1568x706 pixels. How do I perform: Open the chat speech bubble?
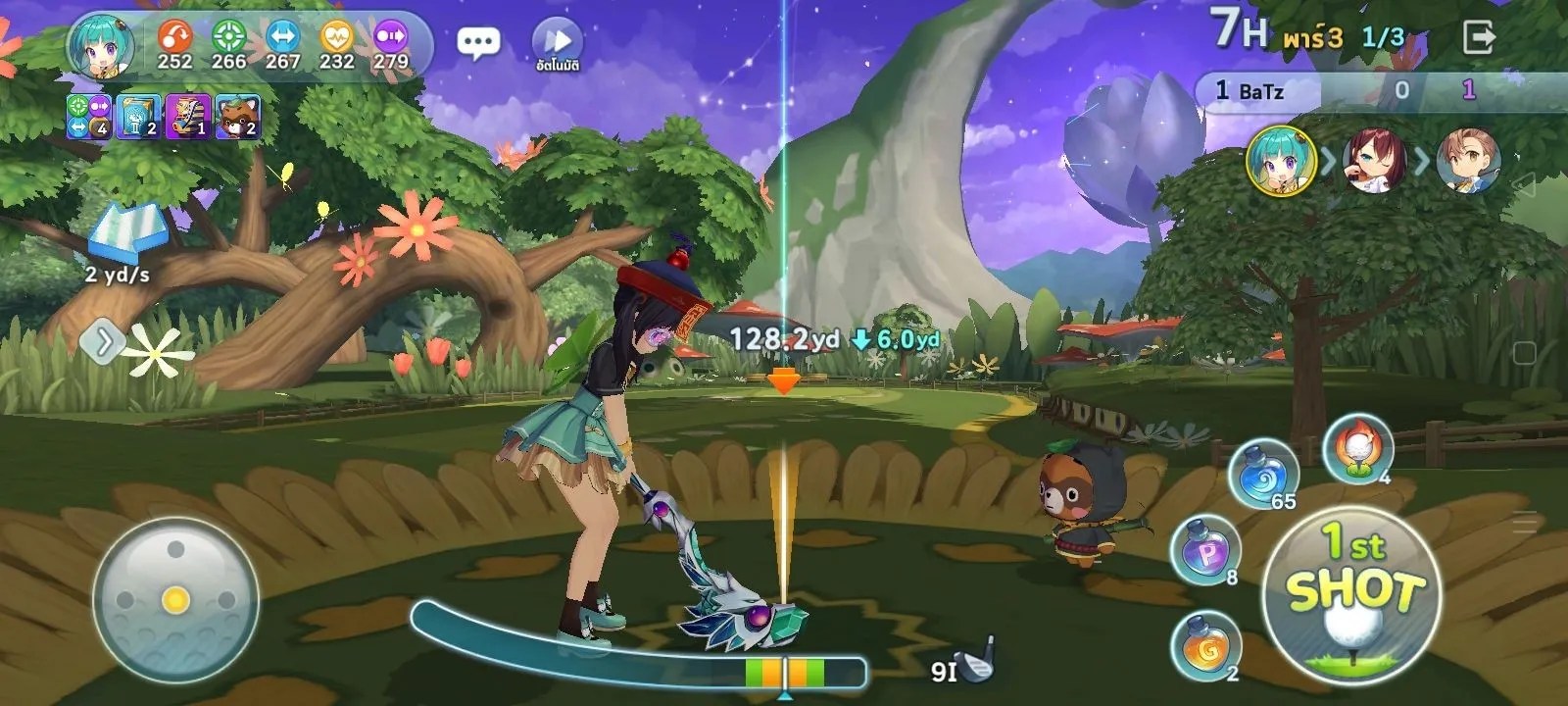click(478, 42)
